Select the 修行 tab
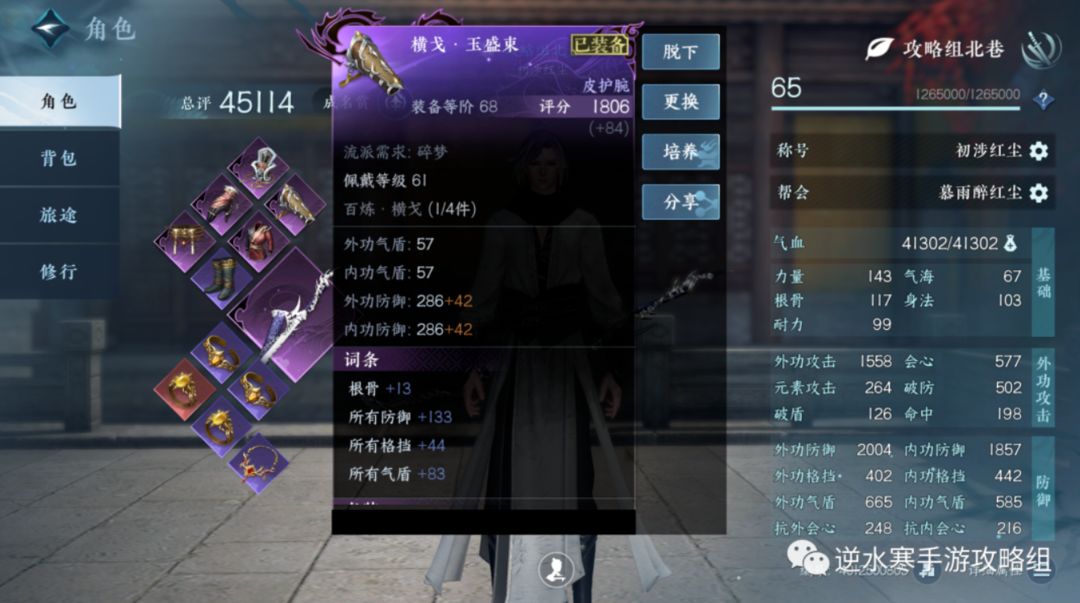This screenshot has height=603, width=1080. coord(59,271)
